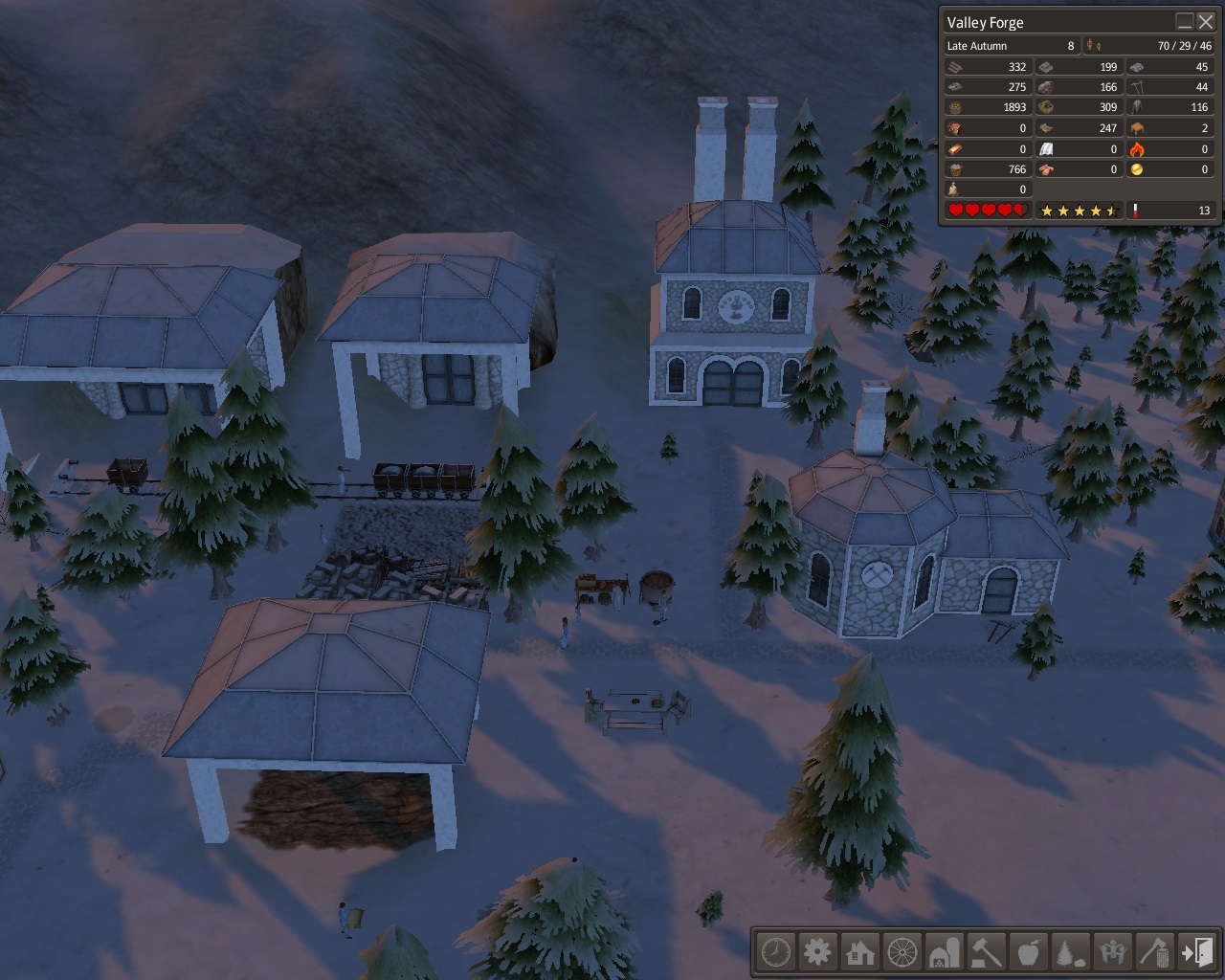Select the wagon wheel roads and bridges menu
Screen dimensions: 1225x980
[902, 952]
